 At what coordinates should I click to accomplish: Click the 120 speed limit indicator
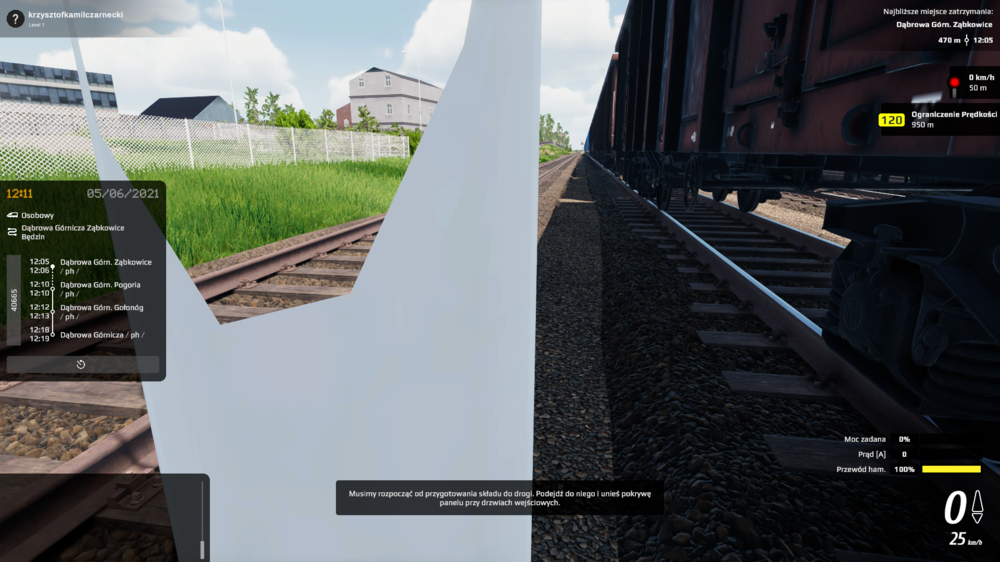pyautogui.click(x=891, y=120)
